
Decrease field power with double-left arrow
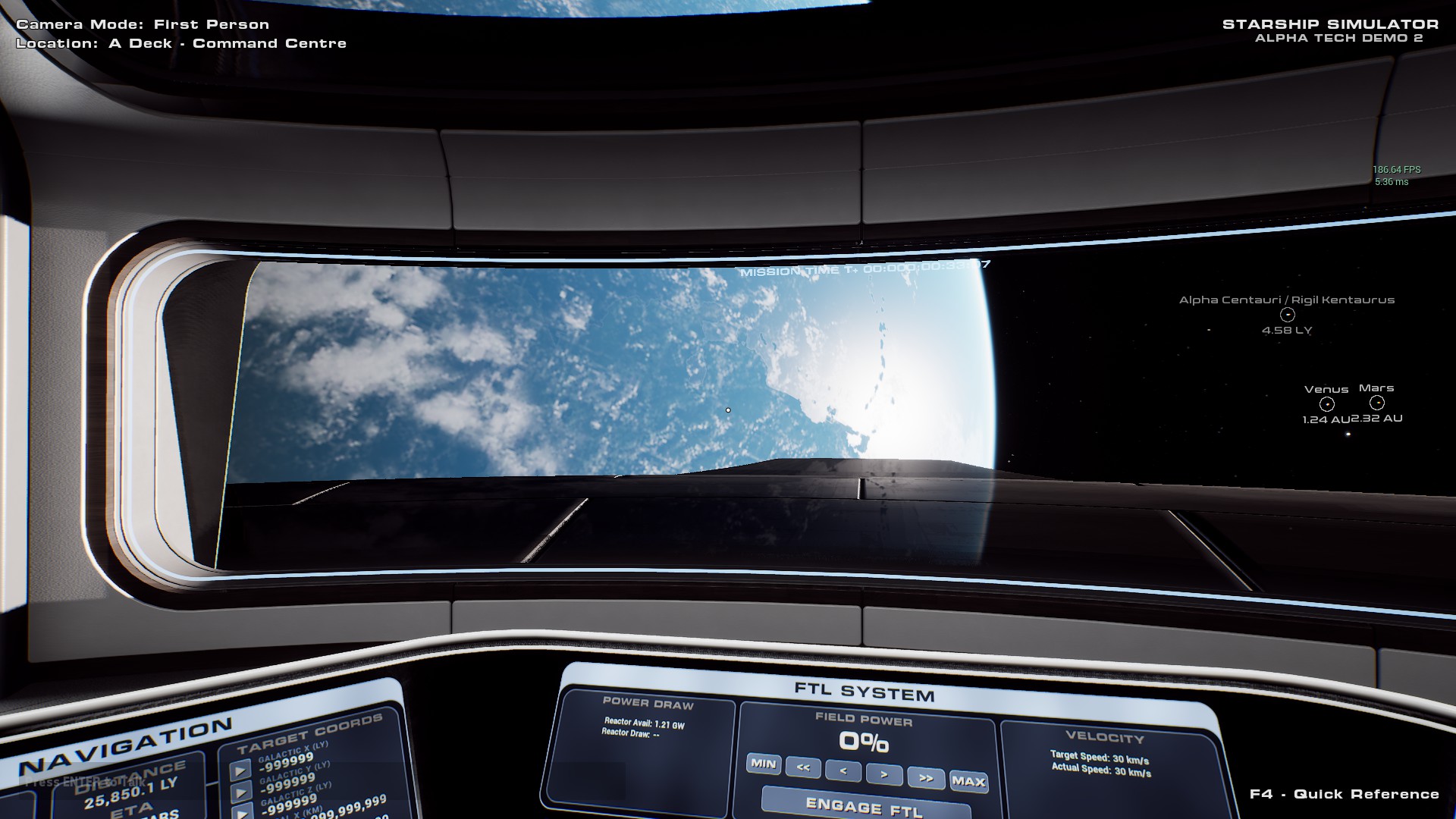(x=803, y=768)
